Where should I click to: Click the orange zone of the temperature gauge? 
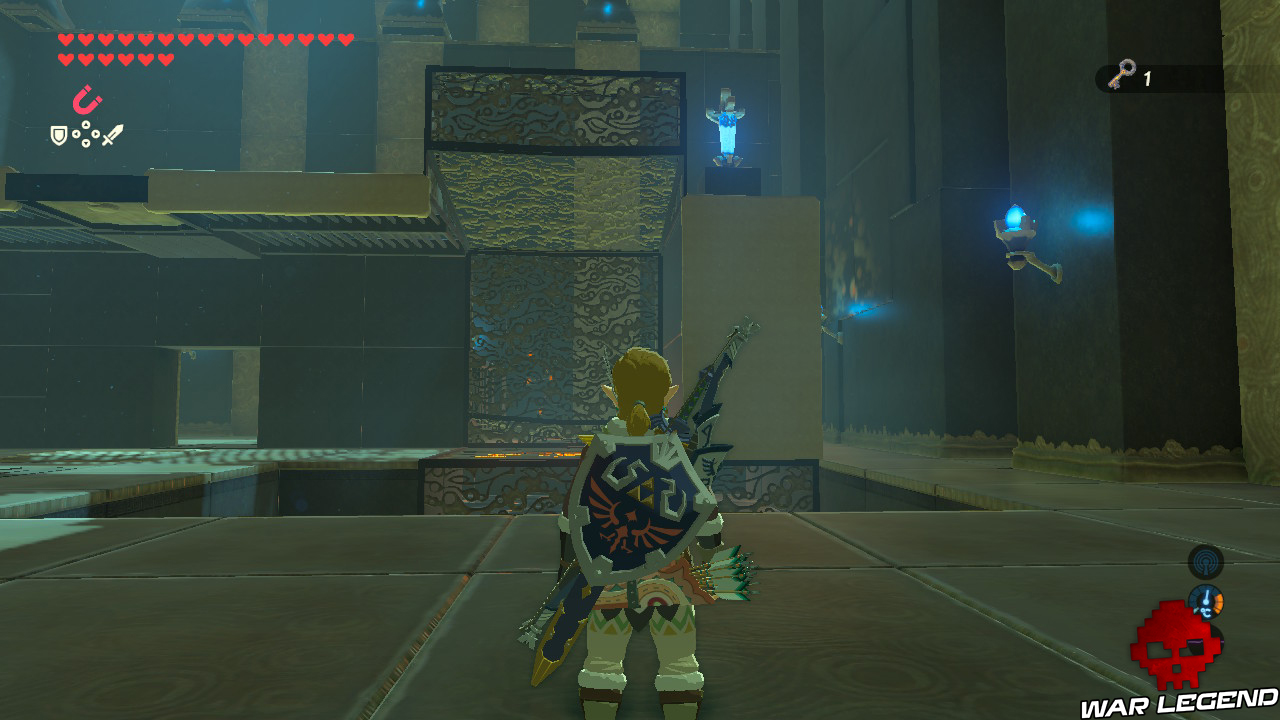tap(1219, 603)
